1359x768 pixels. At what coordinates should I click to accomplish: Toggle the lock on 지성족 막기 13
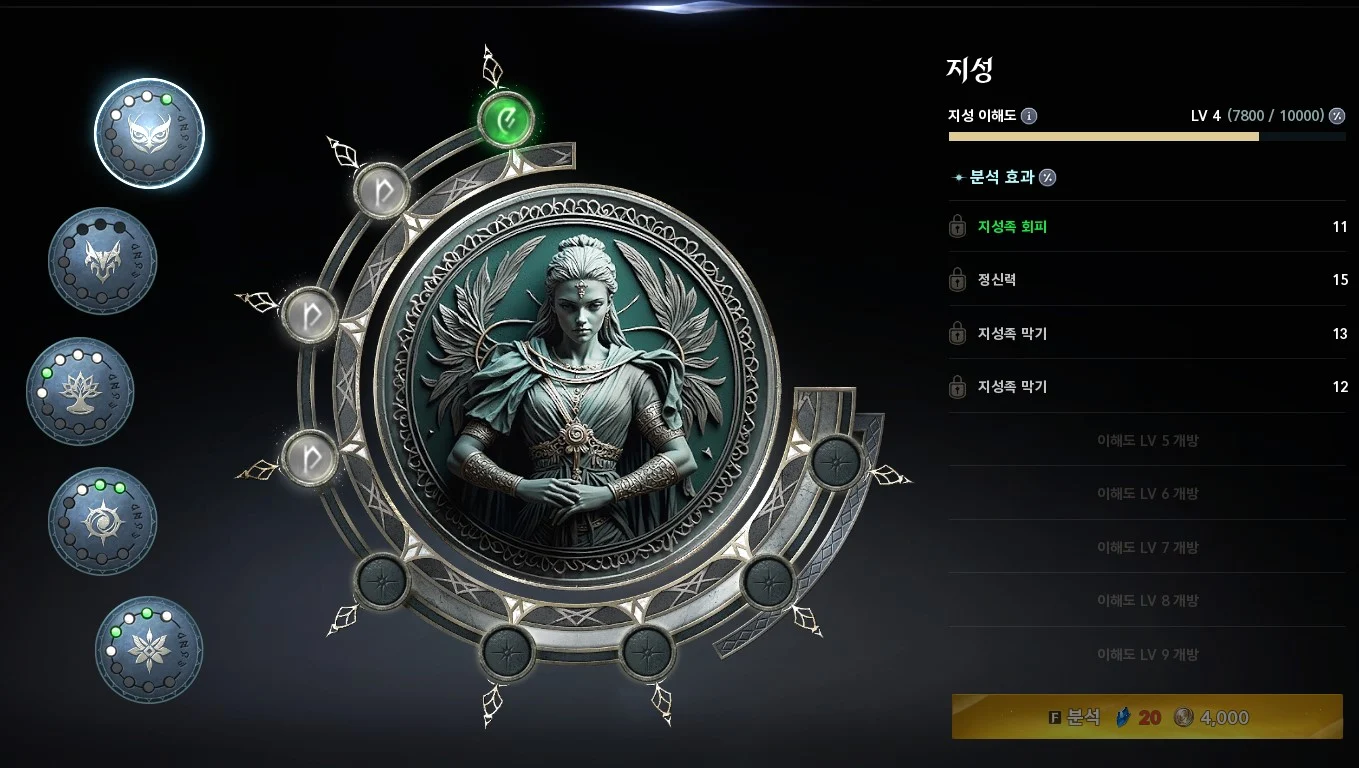pyautogui.click(x=957, y=334)
